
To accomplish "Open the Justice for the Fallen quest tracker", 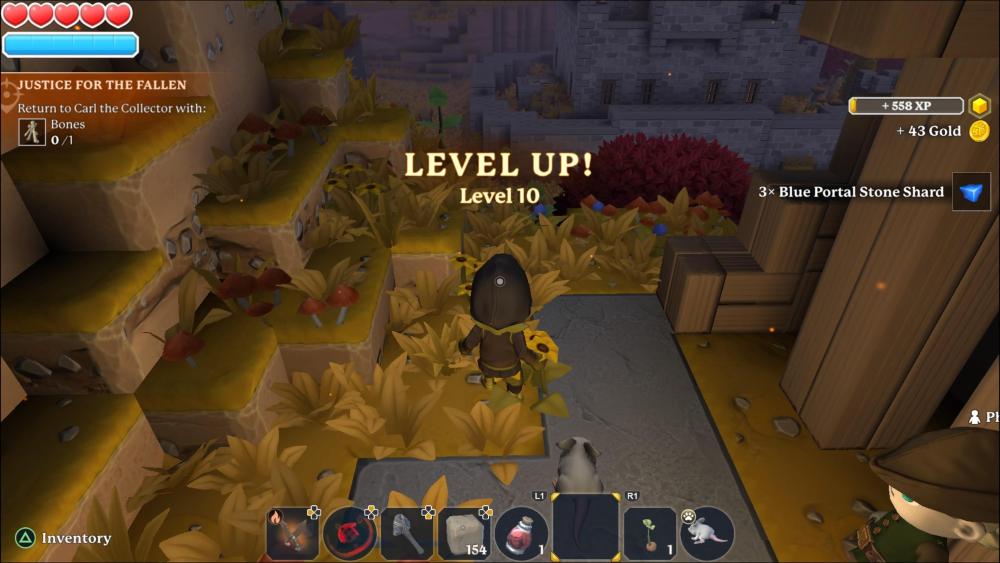I will (102, 86).
